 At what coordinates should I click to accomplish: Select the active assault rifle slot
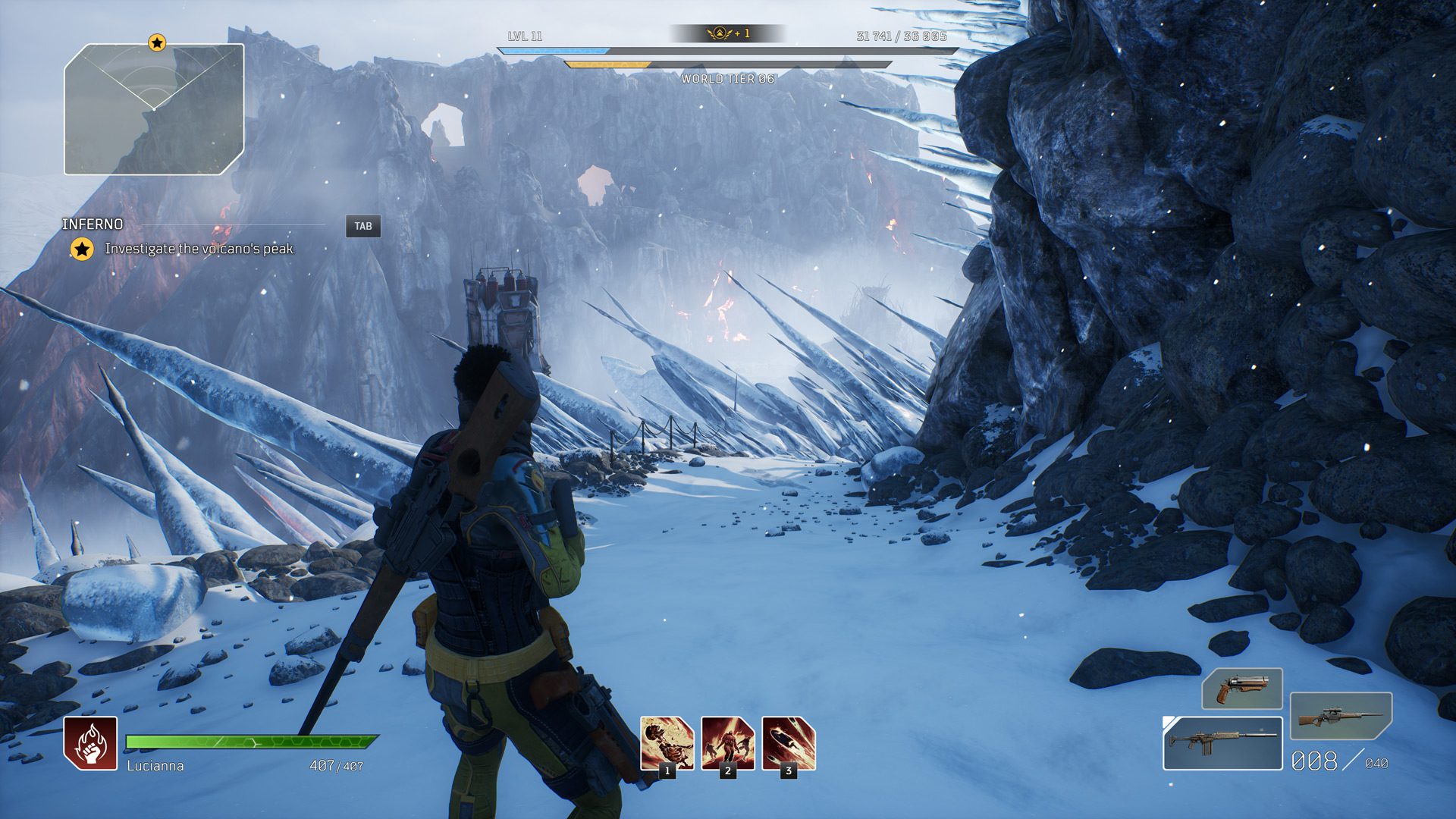(1222, 743)
